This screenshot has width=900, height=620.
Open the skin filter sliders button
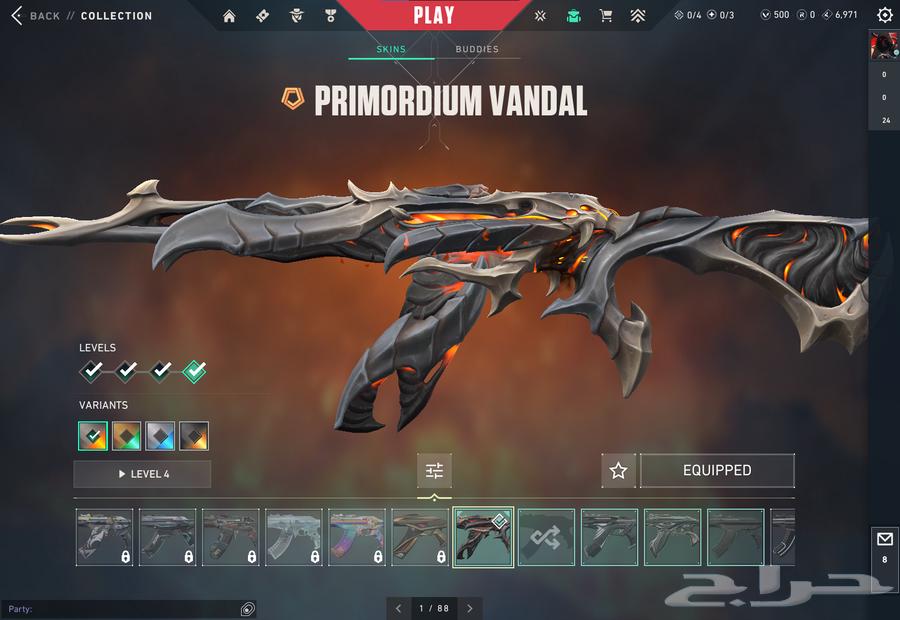pos(434,471)
